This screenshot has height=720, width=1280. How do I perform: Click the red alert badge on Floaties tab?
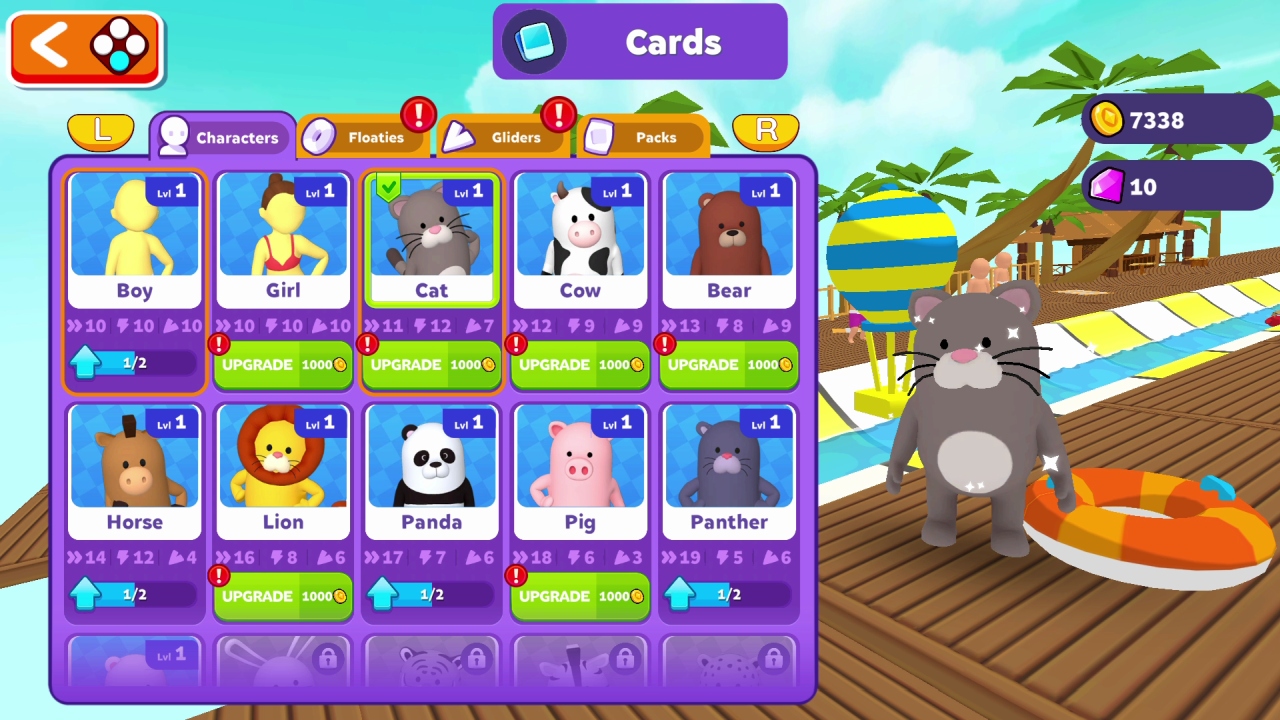pos(419,112)
